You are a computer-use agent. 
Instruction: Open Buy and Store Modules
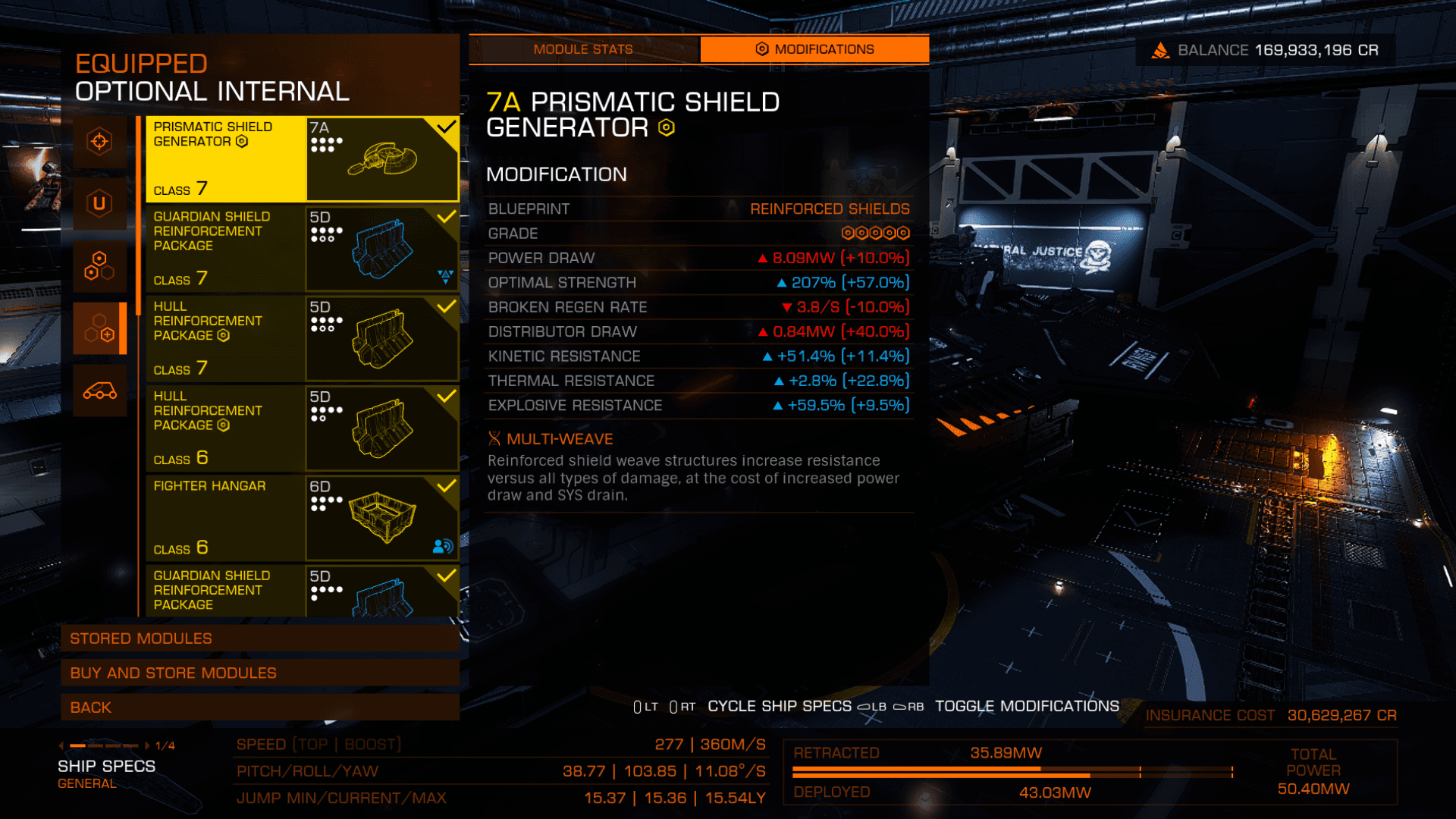pos(259,673)
